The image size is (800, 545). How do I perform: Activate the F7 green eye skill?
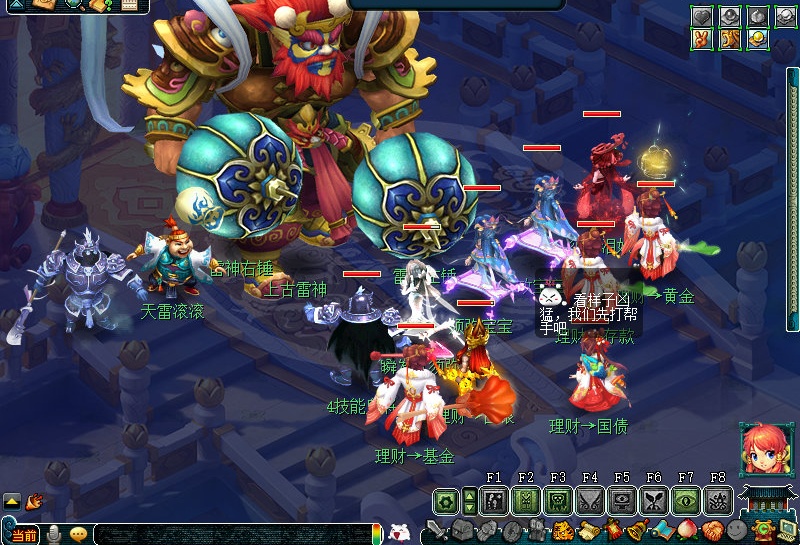coord(686,500)
